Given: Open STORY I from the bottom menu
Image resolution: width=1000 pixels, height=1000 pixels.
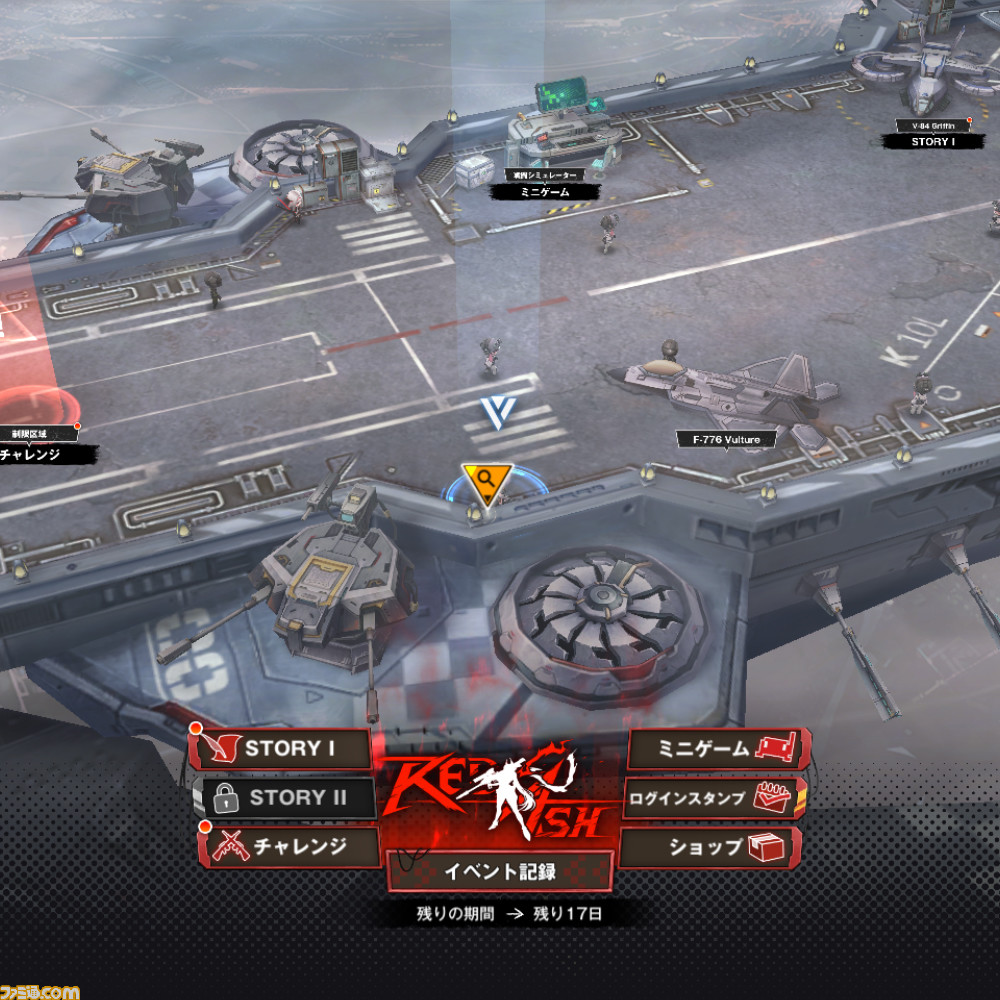Looking at the screenshot, I should tap(282, 749).
